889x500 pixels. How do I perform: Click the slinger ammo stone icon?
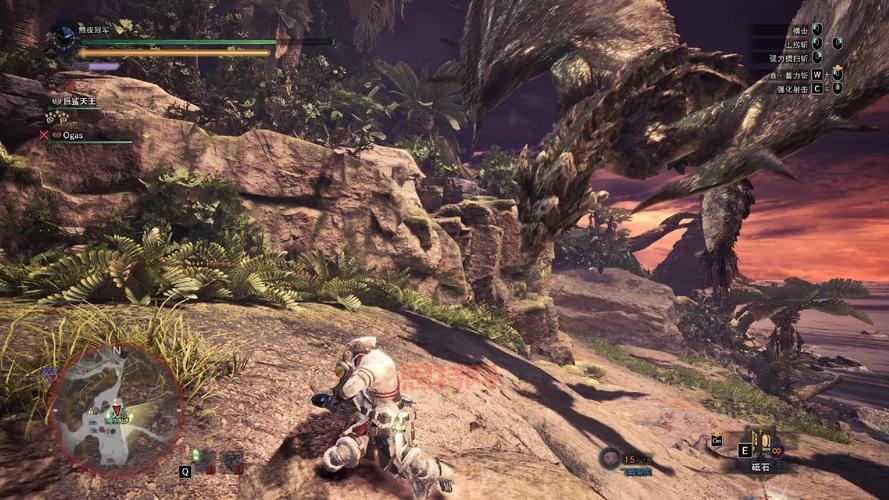pyautogui.click(x=609, y=458)
